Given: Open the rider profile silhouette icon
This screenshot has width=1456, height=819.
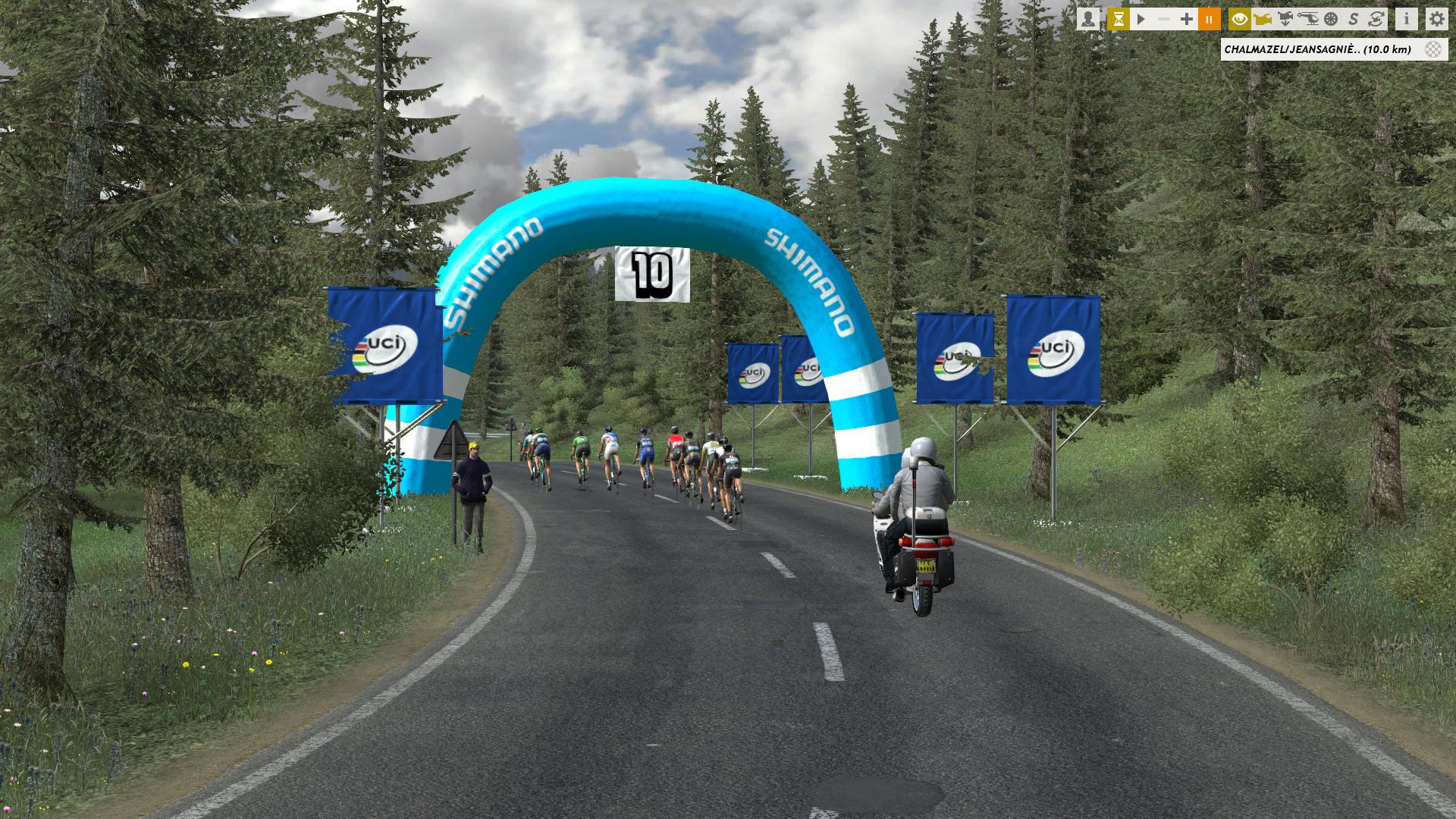Looking at the screenshot, I should click(1088, 19).
